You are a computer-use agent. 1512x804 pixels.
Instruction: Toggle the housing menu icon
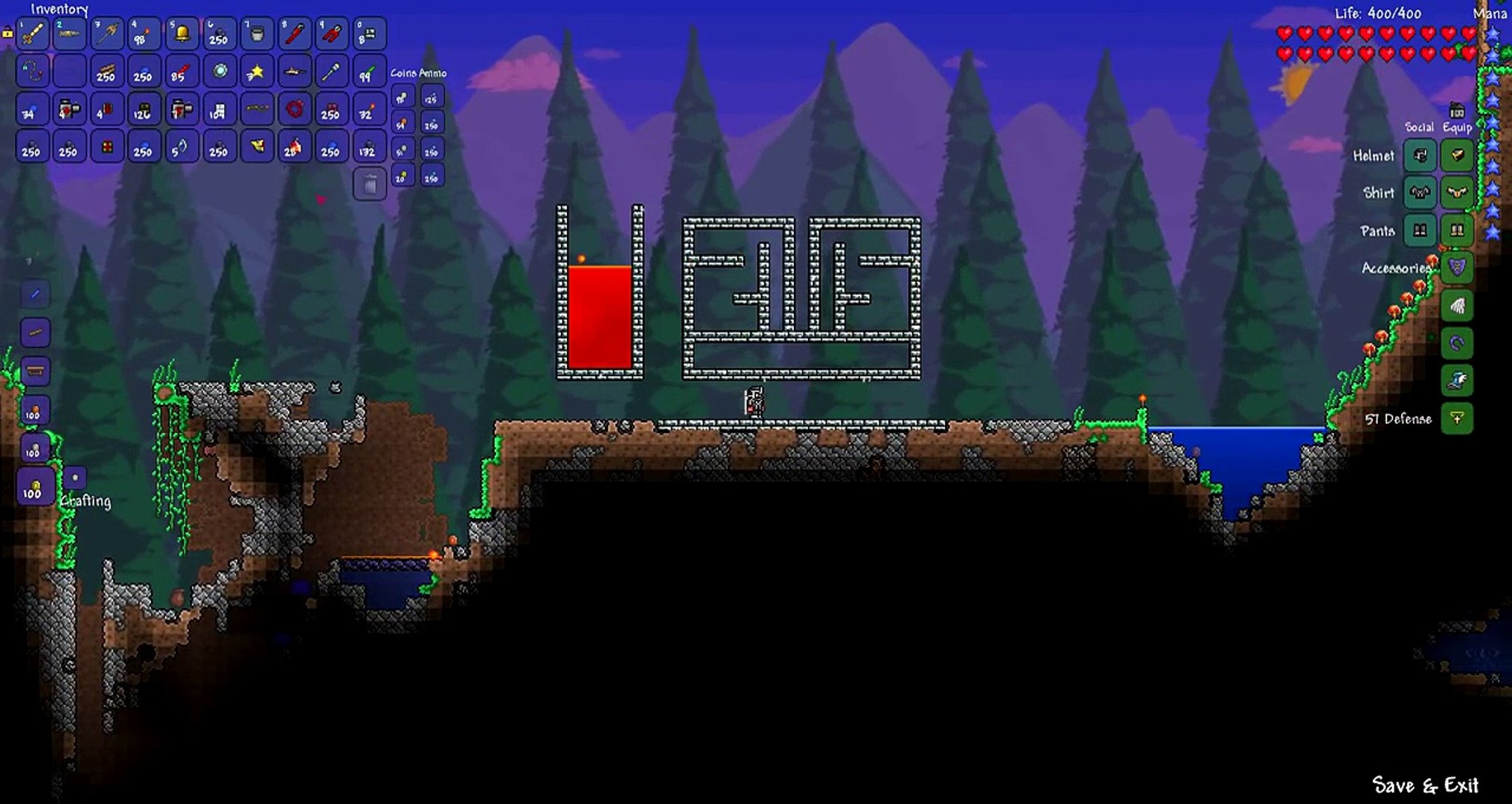coord(1457,112)
